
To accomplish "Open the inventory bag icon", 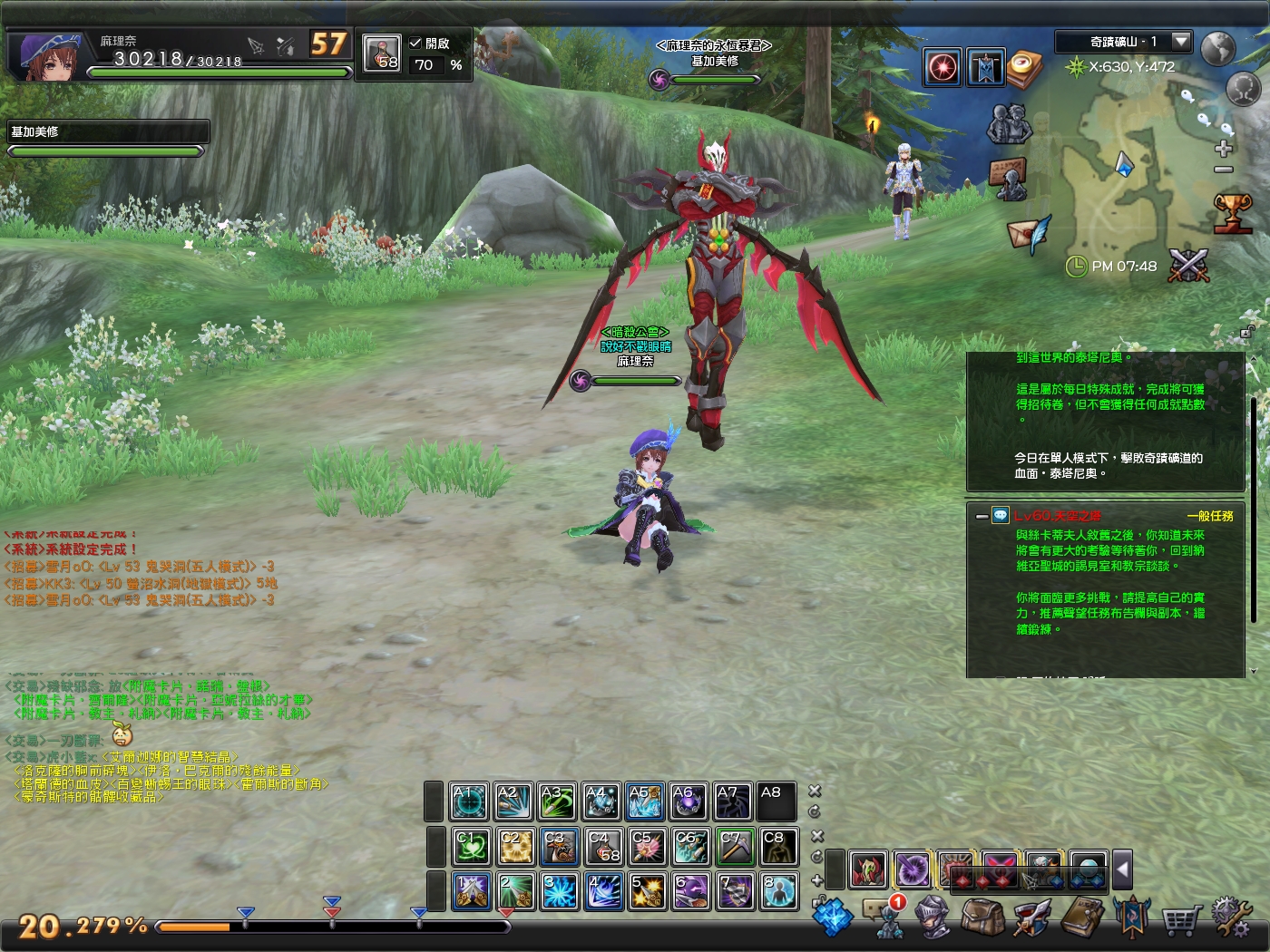I will pyautogui.click(x=984, y=918).
